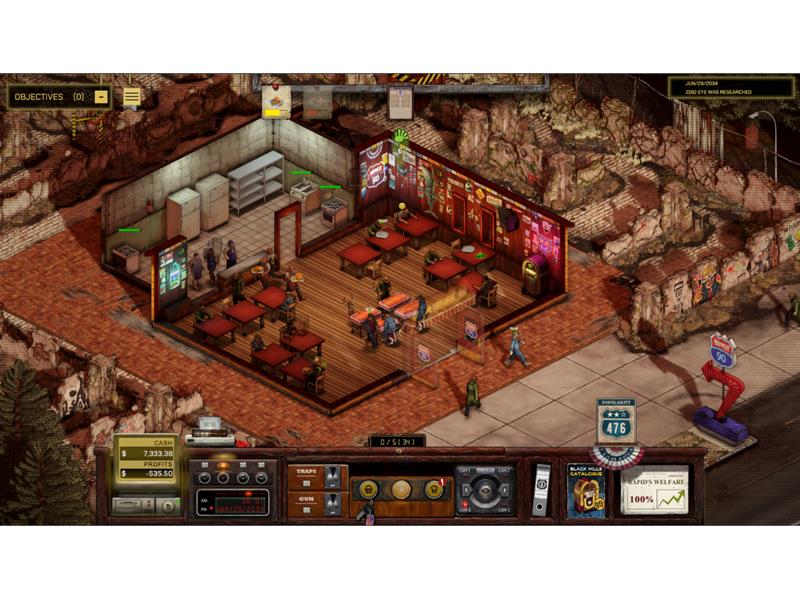Open the paper document hanging at top
The height and width of the screenshot is (600, 800).
400,101
